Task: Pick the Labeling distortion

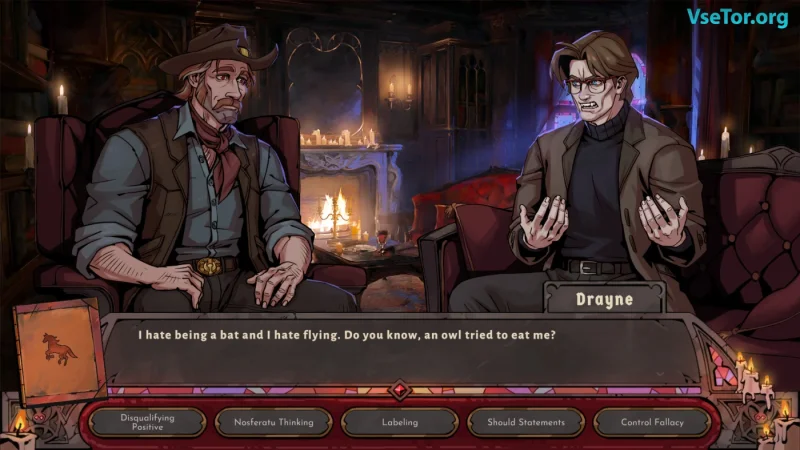Action: (x=400, y=422)
